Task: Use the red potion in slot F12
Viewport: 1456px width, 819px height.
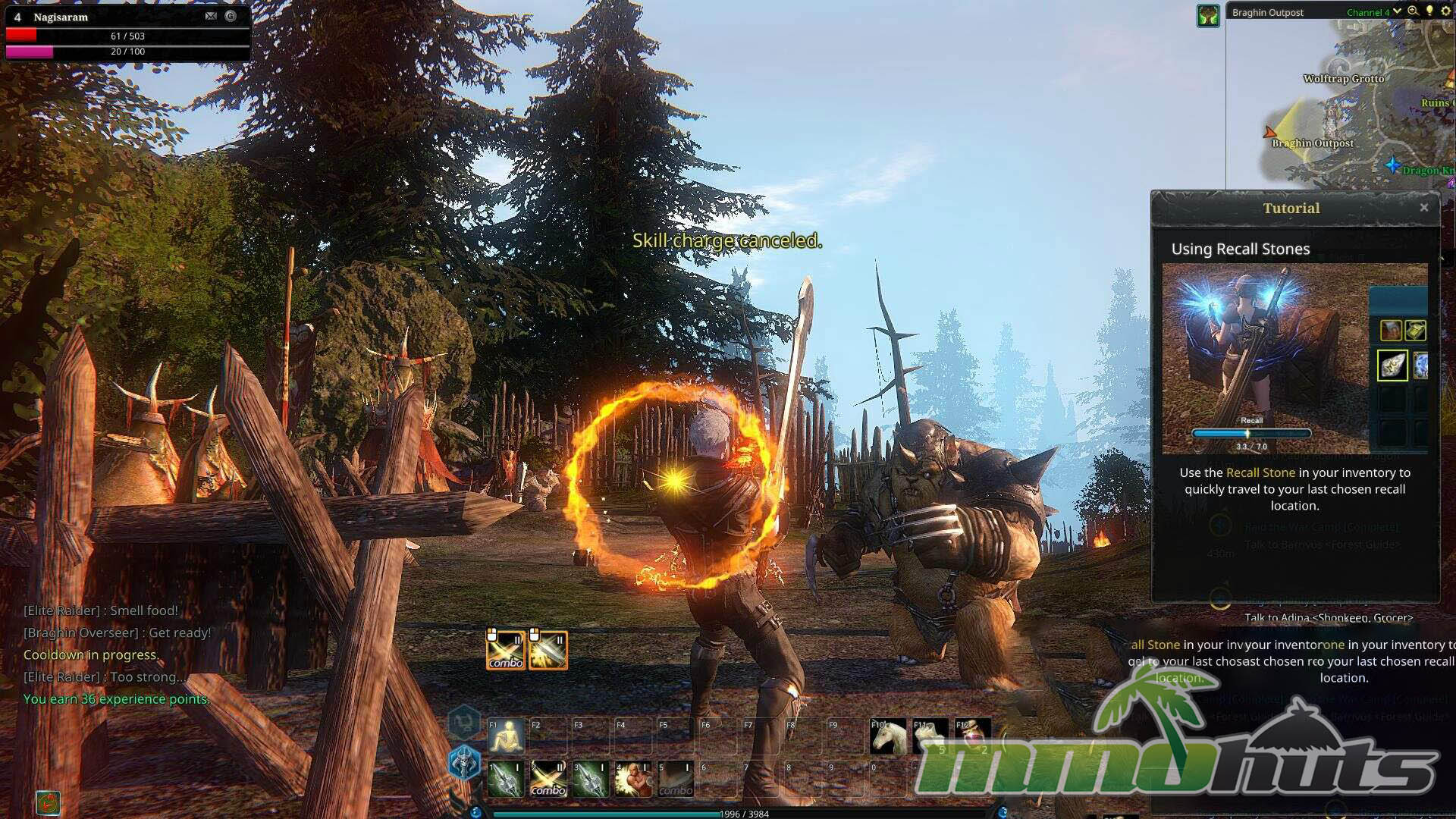Action: coord(973,736)
